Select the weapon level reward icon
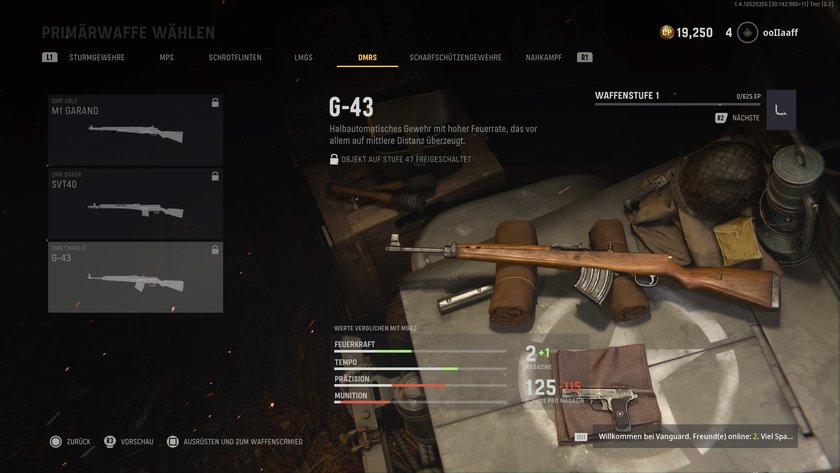The image size is (840, 473). point(781,109)
